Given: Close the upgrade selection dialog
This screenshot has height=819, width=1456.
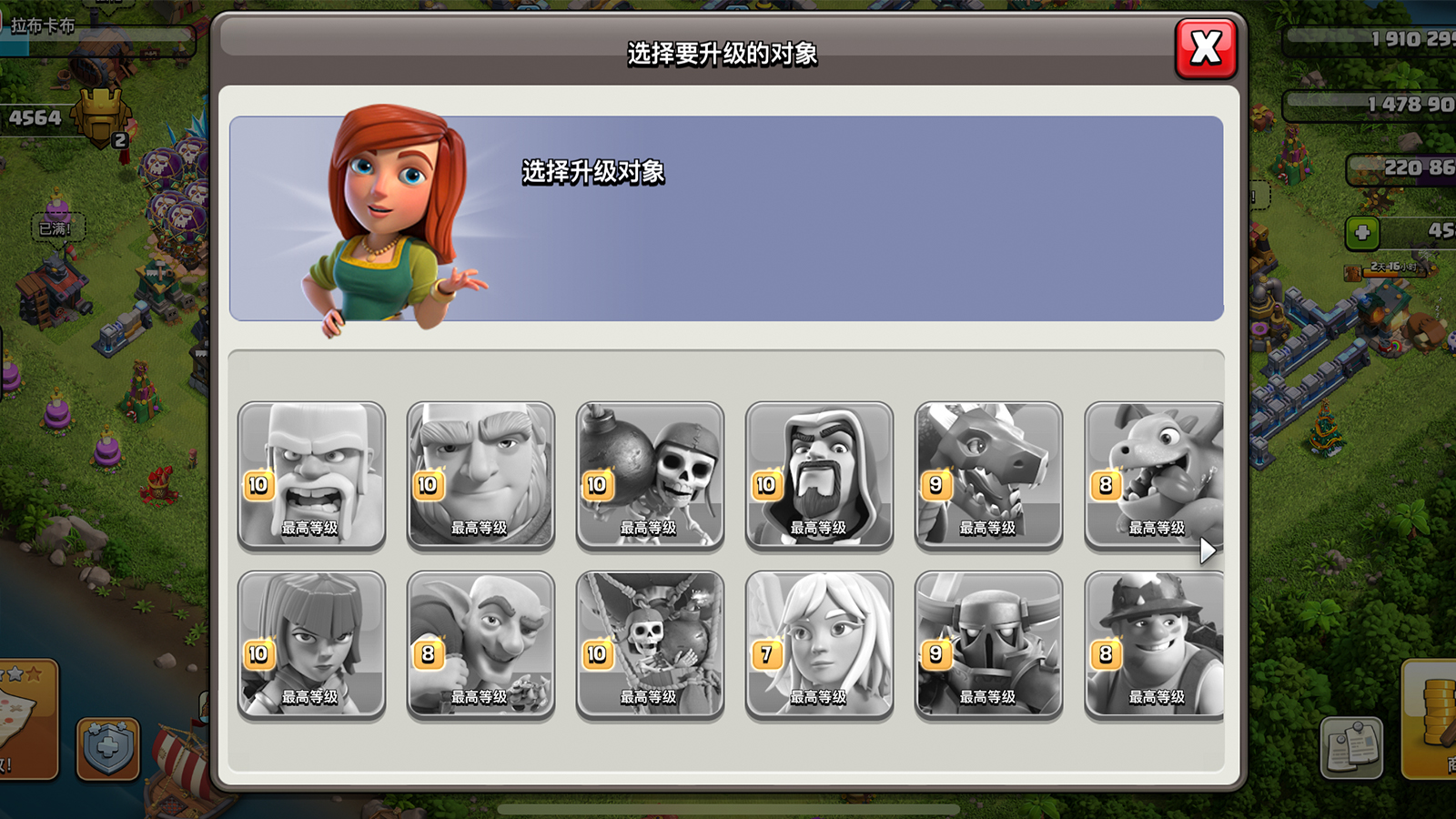Looking at the screenshot, I should point(1206,47).
